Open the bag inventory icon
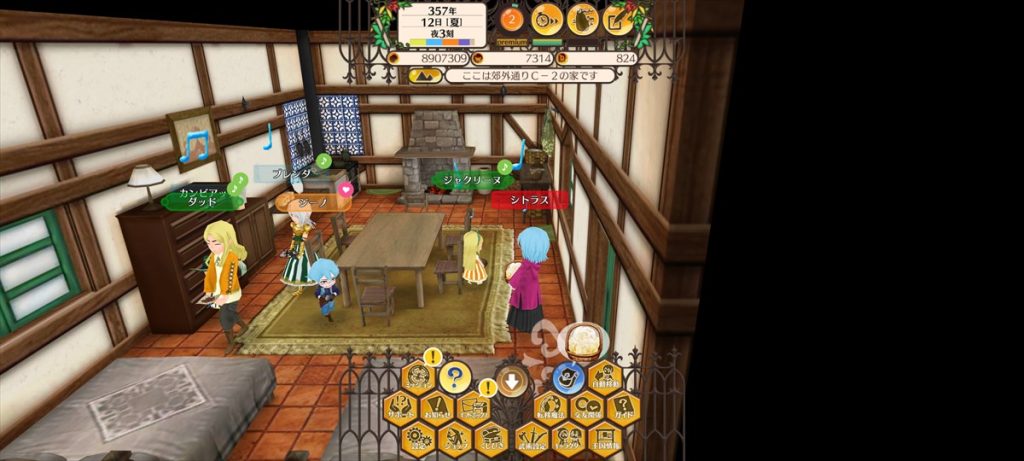 582,18
